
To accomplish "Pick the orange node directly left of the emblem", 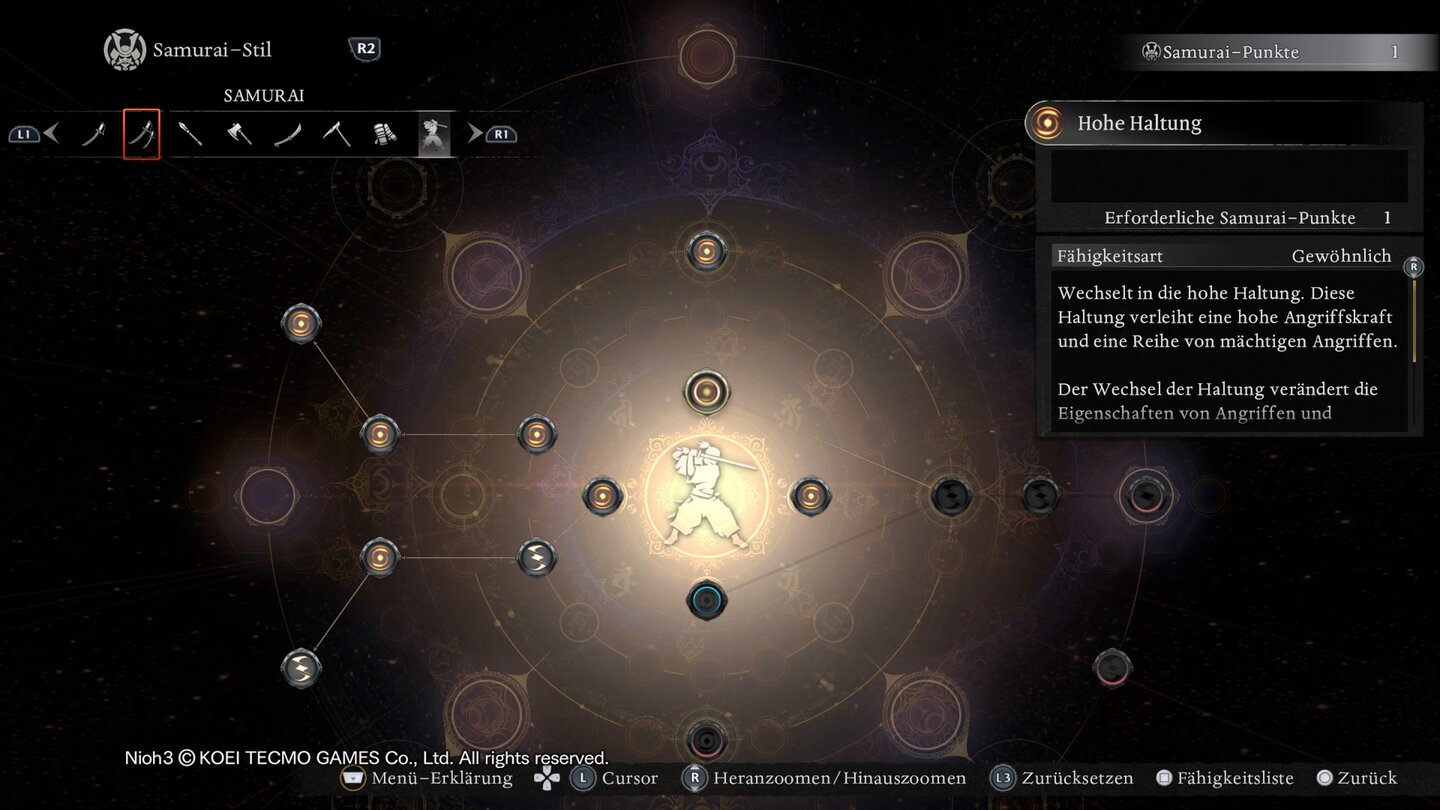I will click(603, 496).
